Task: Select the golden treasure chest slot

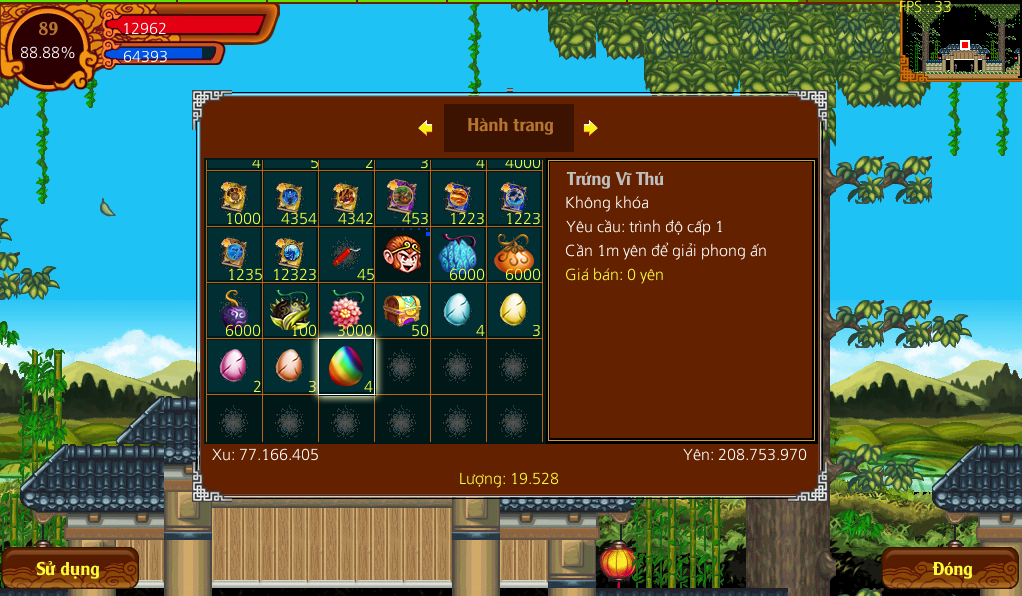Action: click(x=402, y=311)
